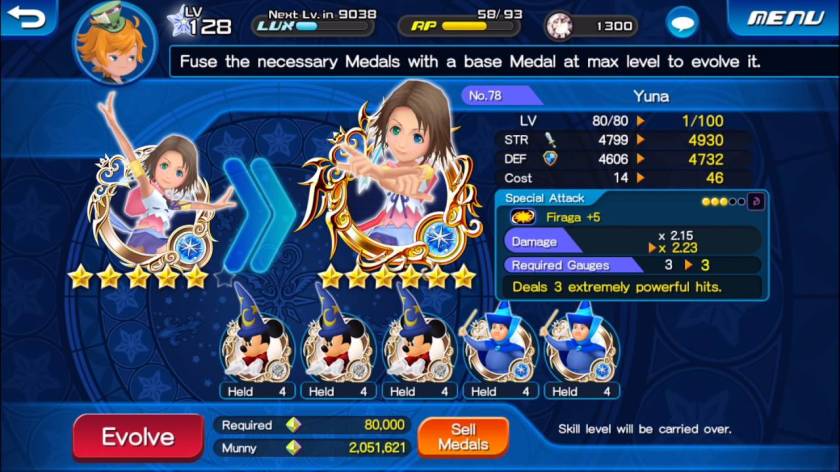Open the MENU

click(x=785, y=18)
